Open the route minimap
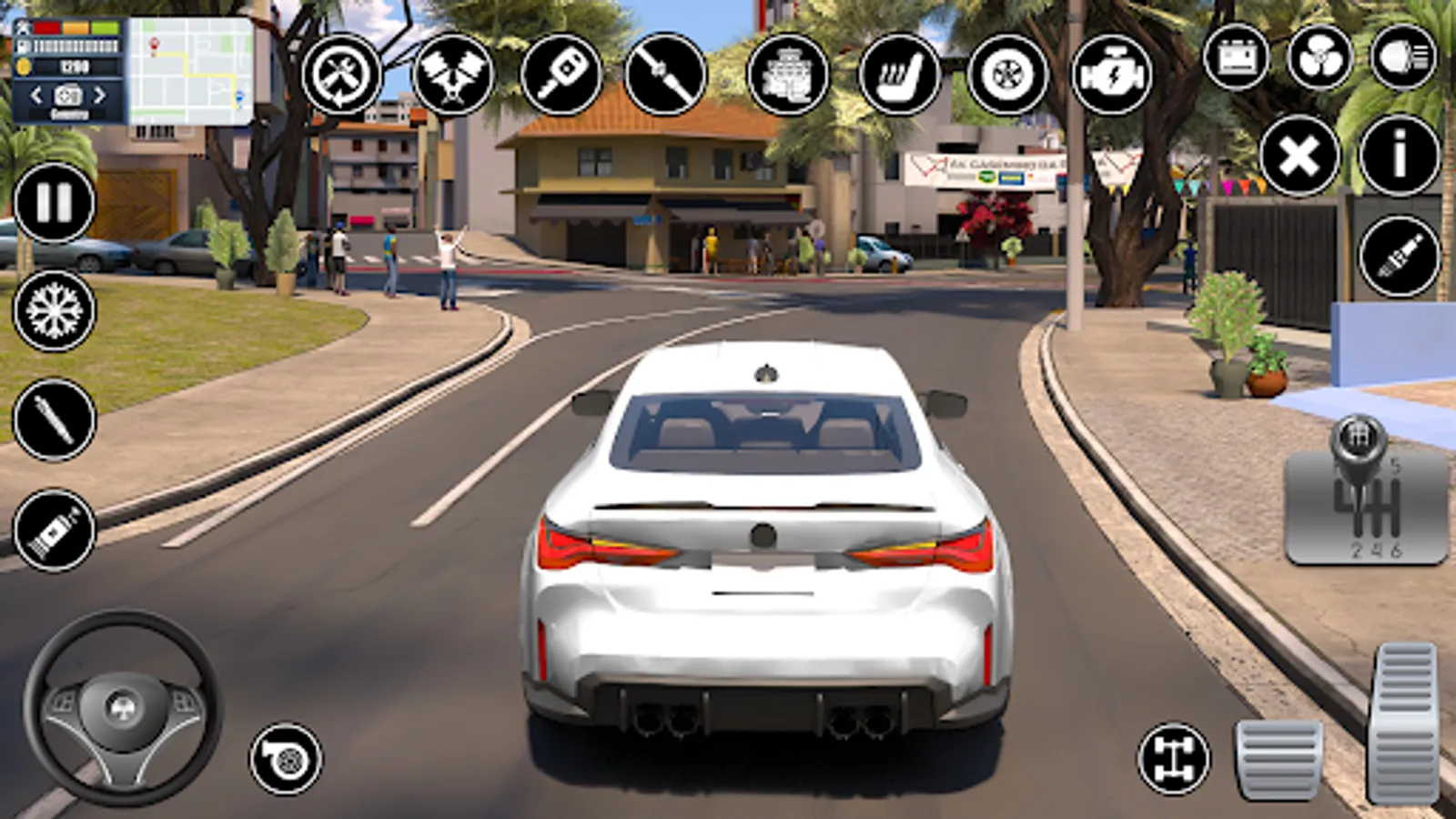 click(x=190, y=71)
